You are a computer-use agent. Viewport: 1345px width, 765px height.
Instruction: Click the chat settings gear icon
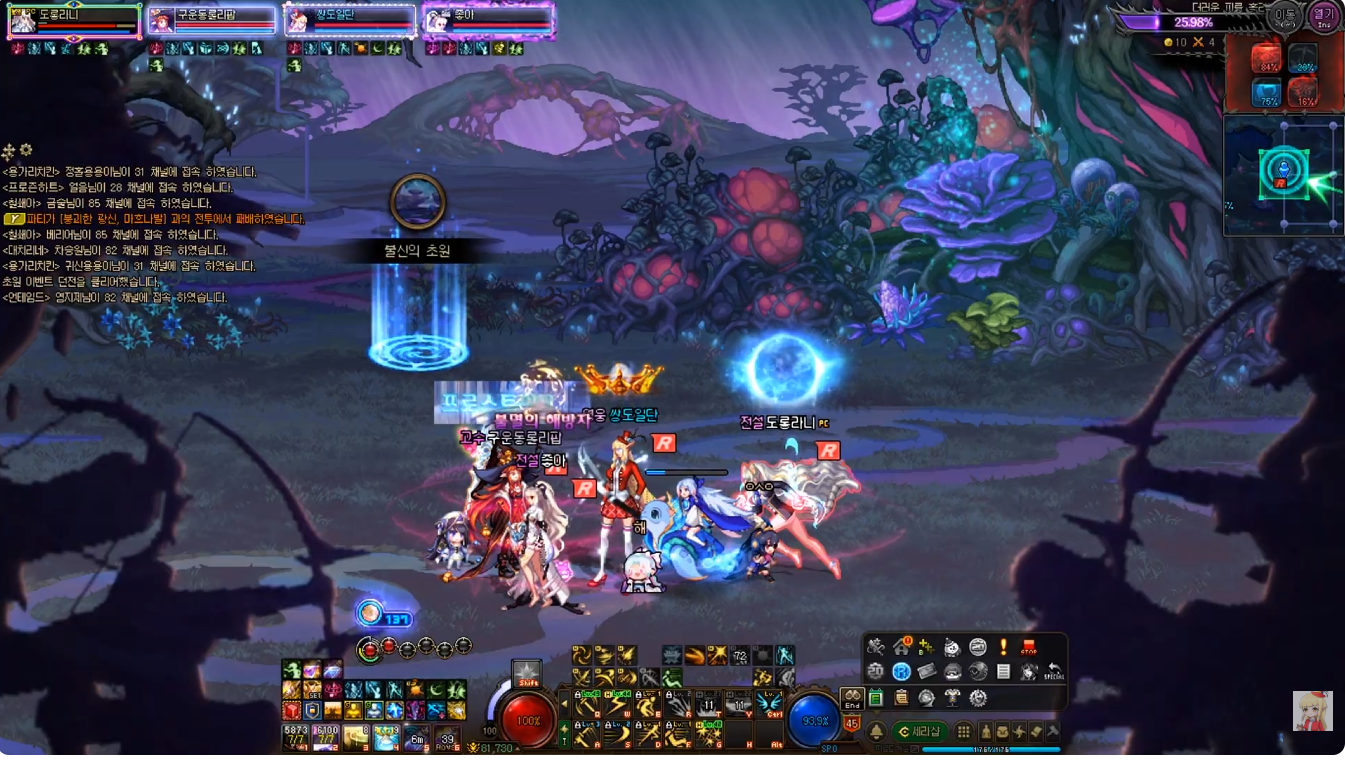coord(26,150)
